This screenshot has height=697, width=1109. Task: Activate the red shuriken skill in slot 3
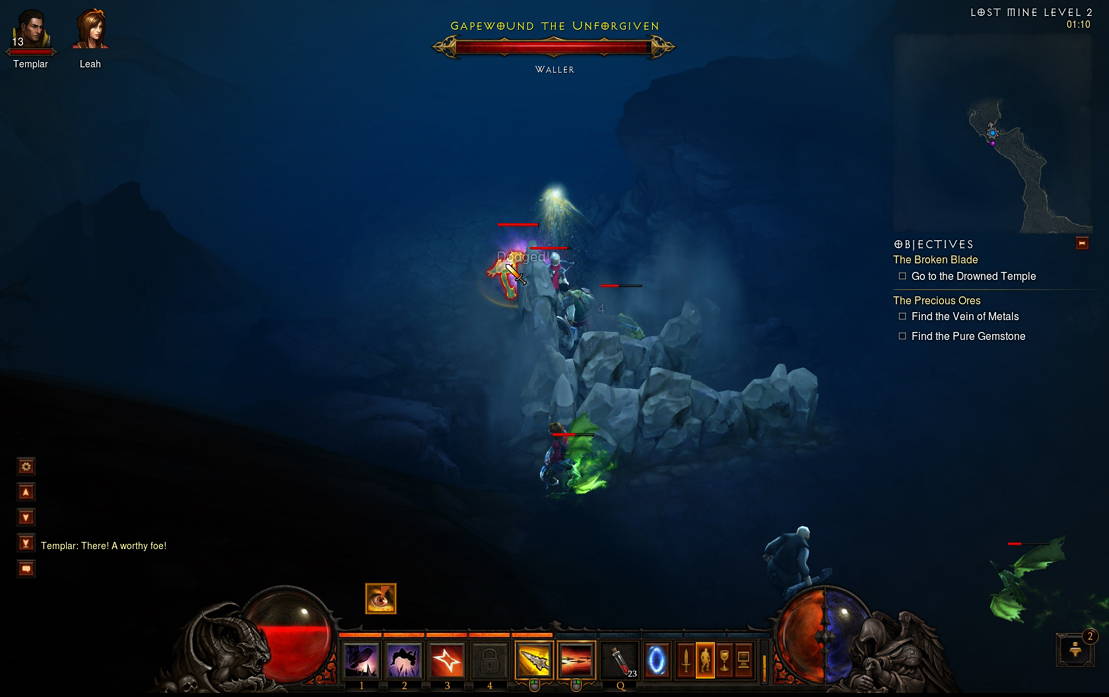(x=447, y=661)
